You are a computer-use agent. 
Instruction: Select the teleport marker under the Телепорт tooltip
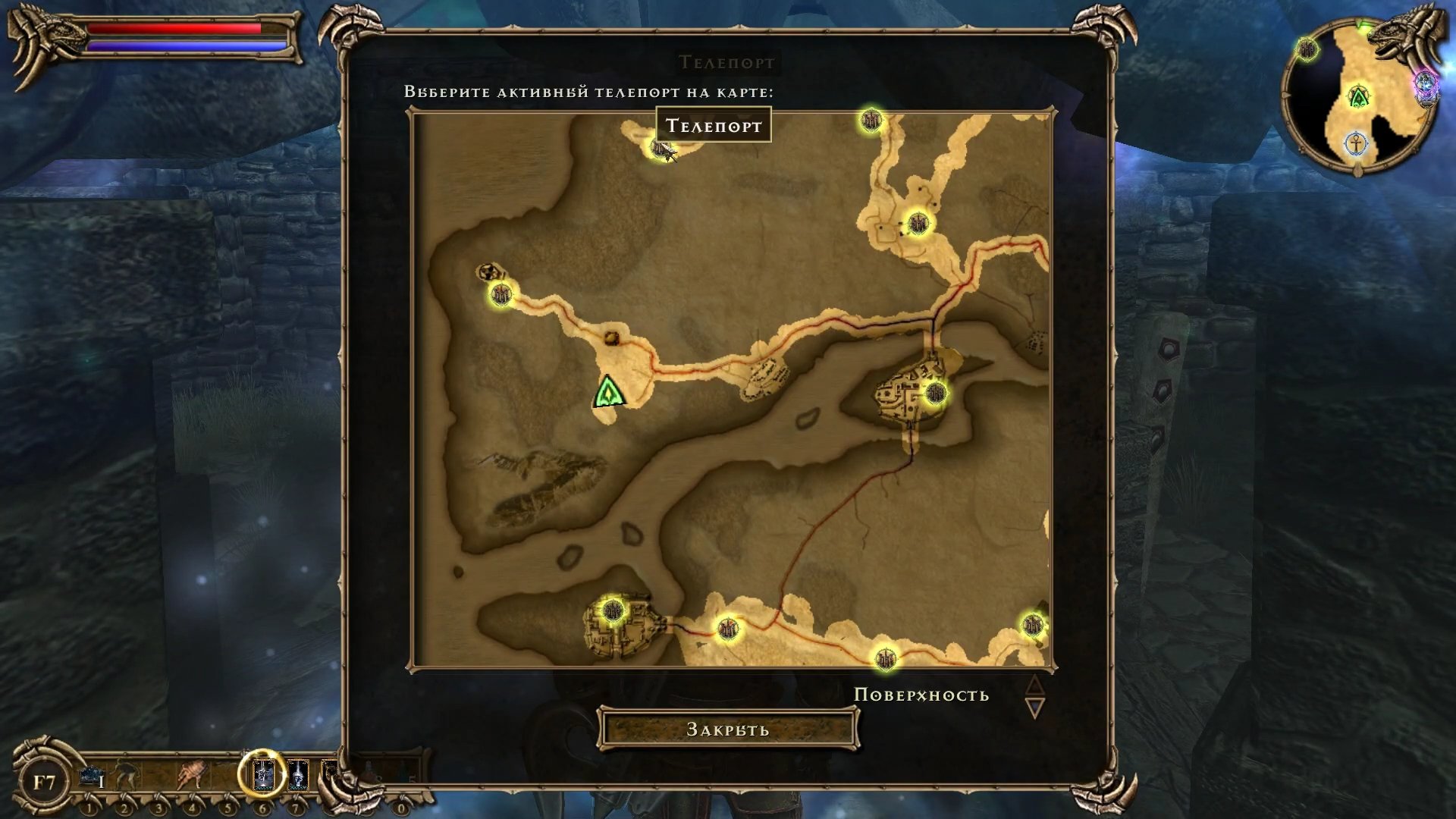pyautogui.click(x=662, y=148)
